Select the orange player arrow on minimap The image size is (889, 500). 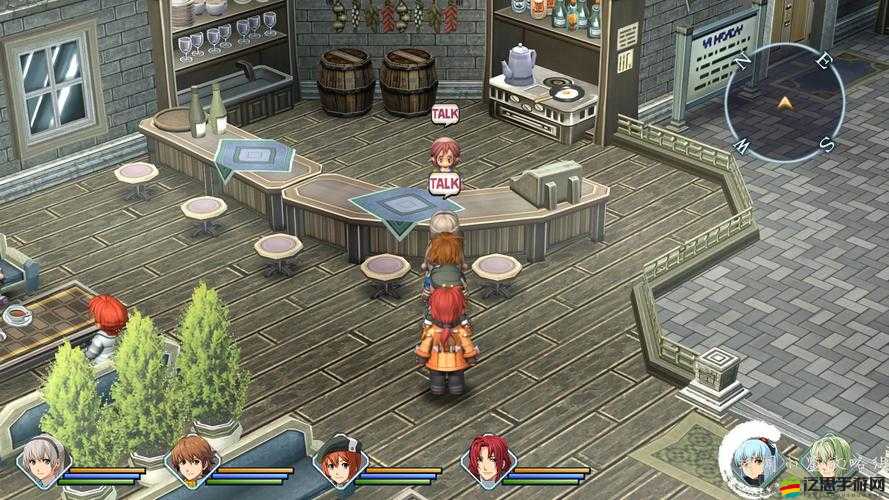785,102
